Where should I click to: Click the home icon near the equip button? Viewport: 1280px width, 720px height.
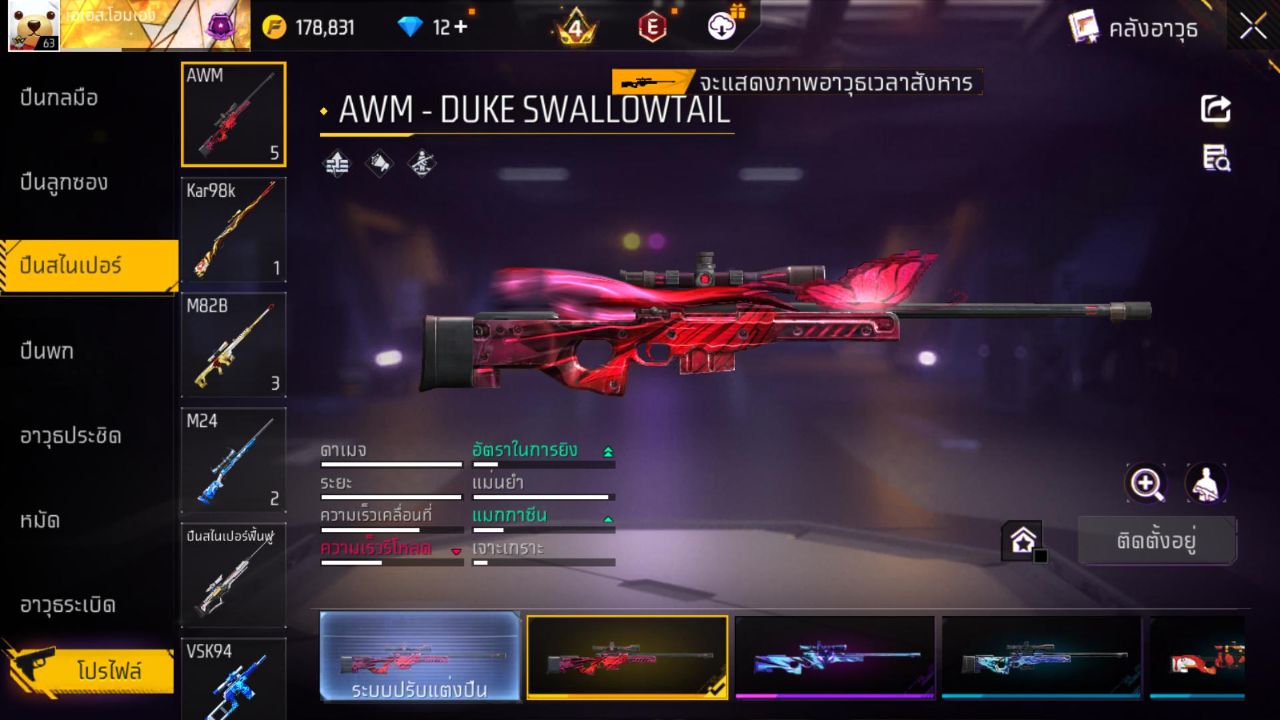[x=1022, y=541]
